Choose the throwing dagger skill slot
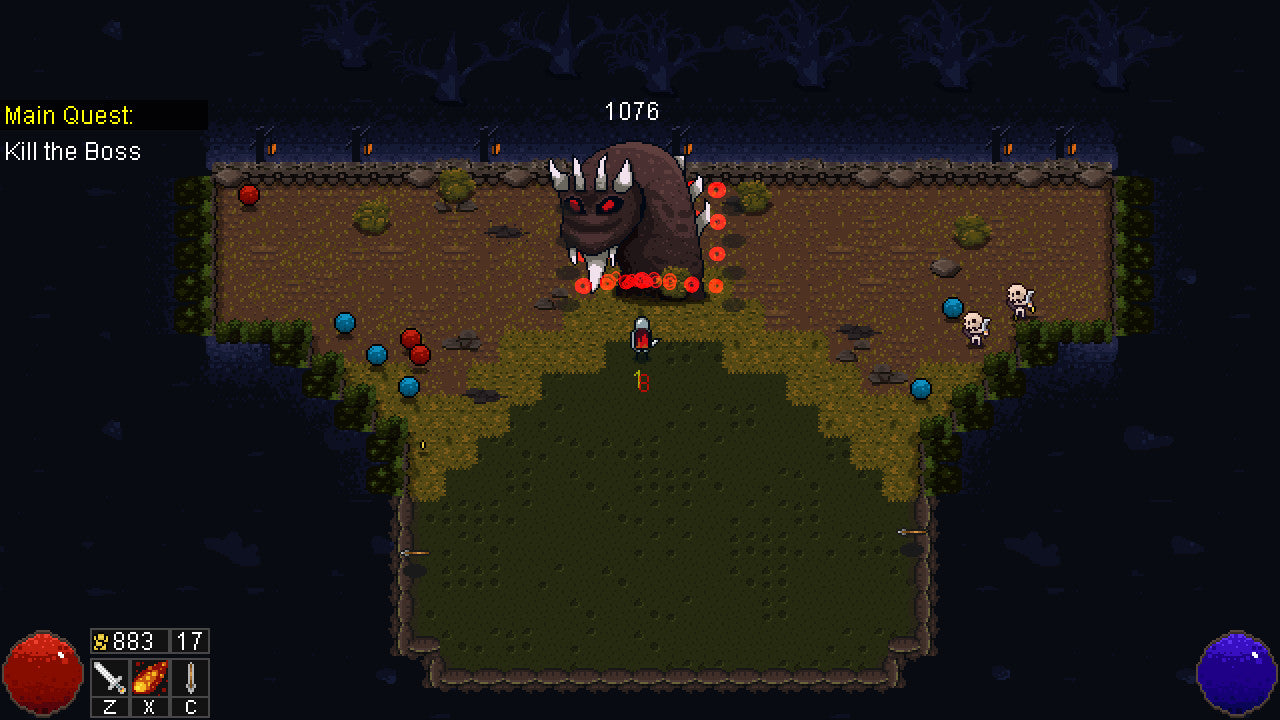This screenshot has width=1280, height=720. pos(190,677)
